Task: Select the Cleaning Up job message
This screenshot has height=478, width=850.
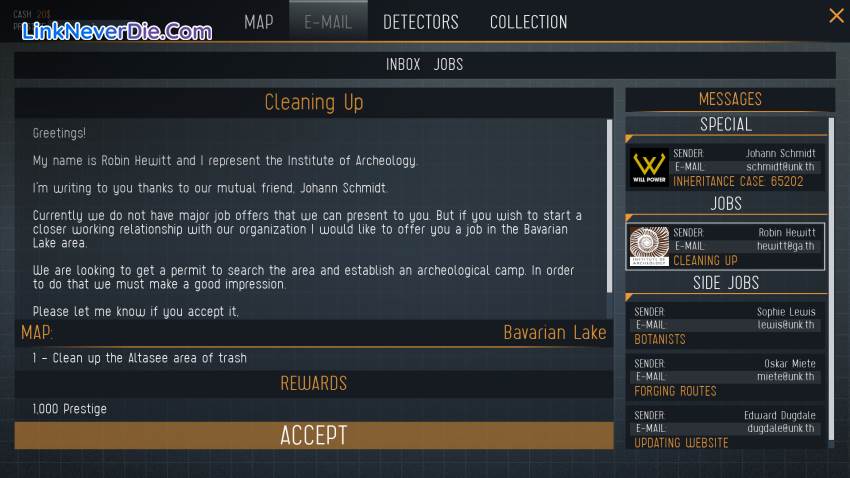Action: point(726,246)
